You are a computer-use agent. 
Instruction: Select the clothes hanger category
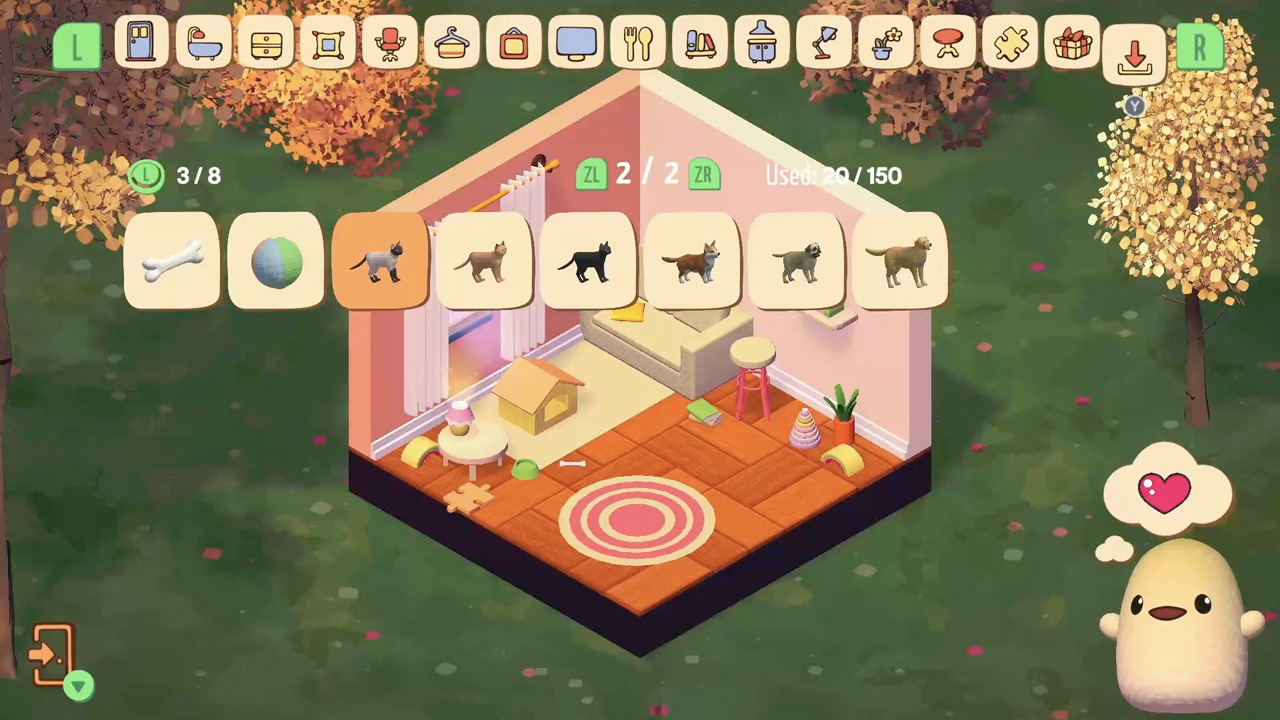(x=452, y=43)
